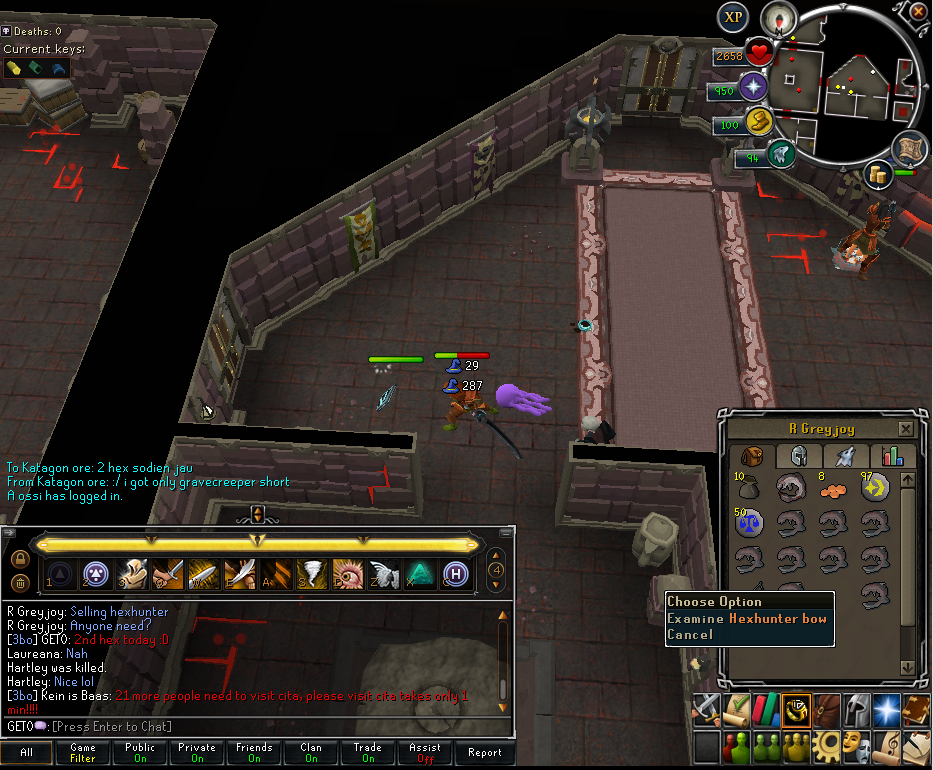Open the bar chart stats tab
Image resolution: width=933 pixels, height=770 pixels.
pyautogui.click(x=892, y=456)
